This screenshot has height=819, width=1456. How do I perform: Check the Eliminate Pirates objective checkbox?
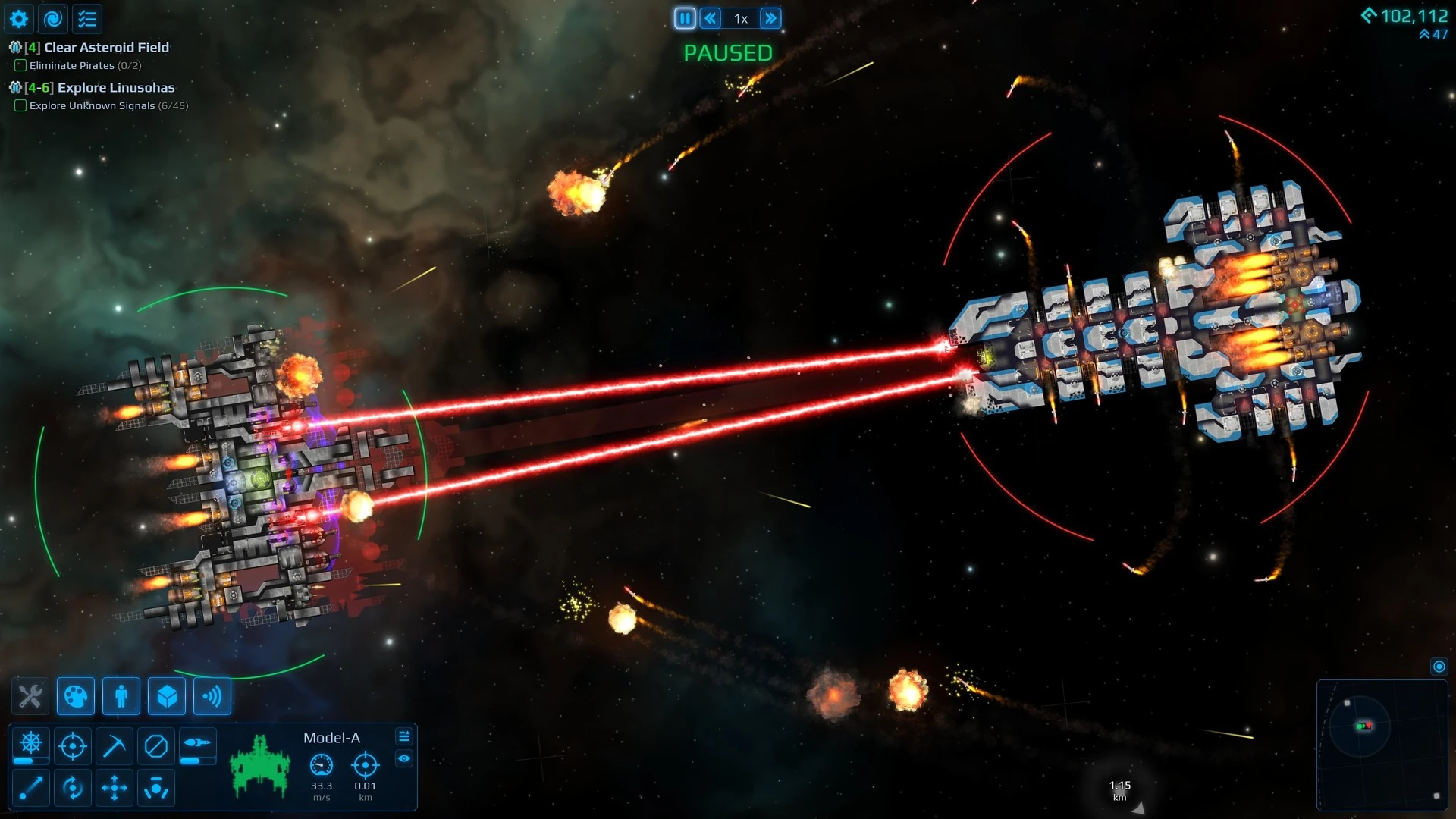pos(20,66)
